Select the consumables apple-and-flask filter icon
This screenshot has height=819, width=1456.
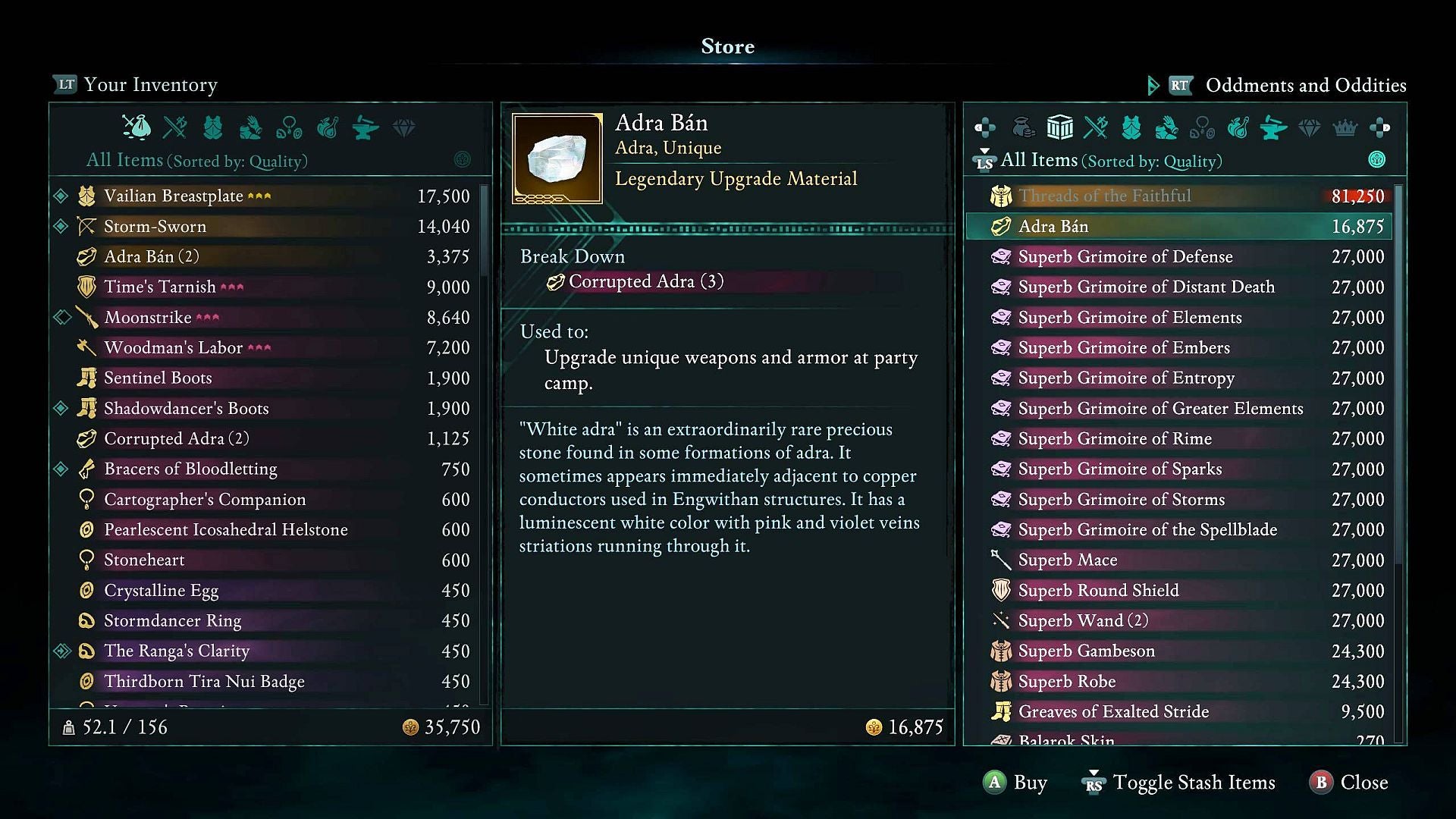(328, 129)
